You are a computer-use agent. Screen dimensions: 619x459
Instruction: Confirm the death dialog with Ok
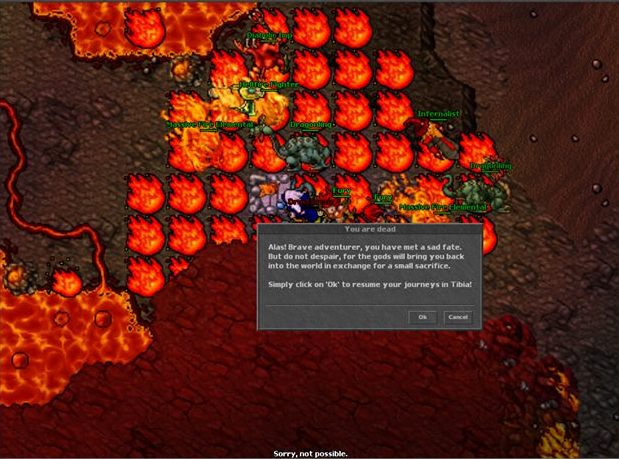tap(423, 317)
